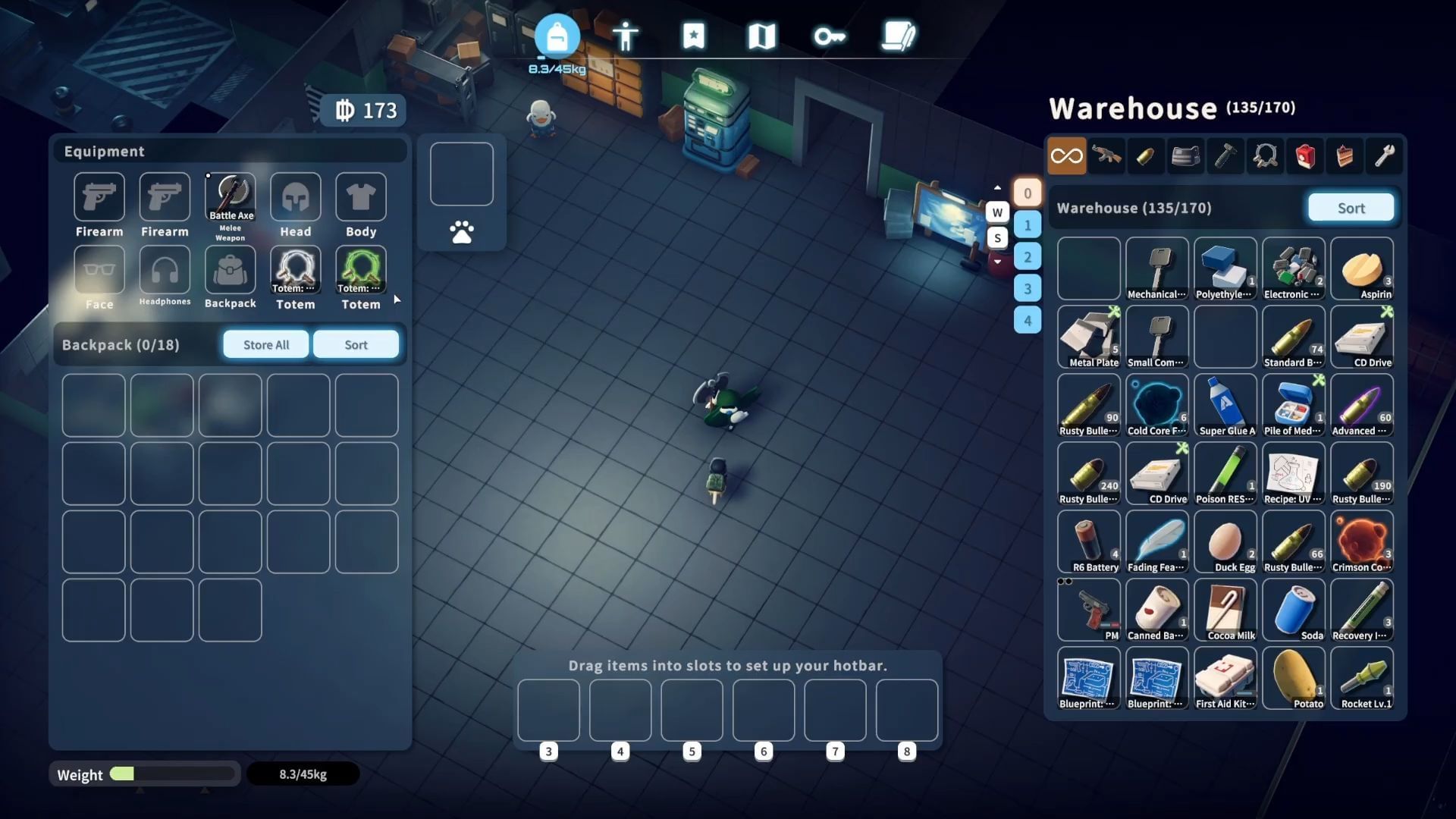The height and width of the screenshot is (819, 1456).
Task: Switch to the character figure tab
Action: click(626, 36)
